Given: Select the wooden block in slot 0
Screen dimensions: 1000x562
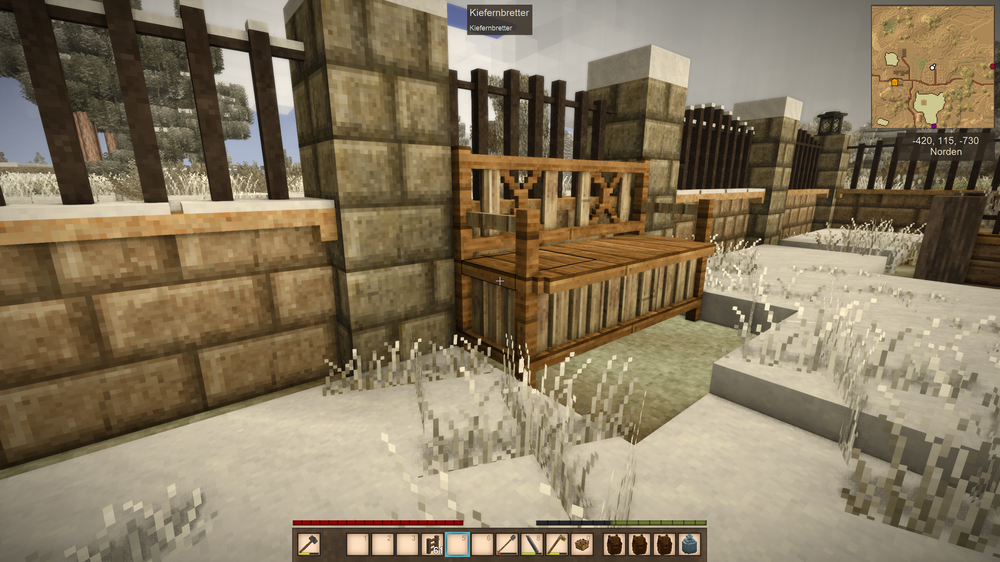Looking at the screenshot, I should point(581,544).
